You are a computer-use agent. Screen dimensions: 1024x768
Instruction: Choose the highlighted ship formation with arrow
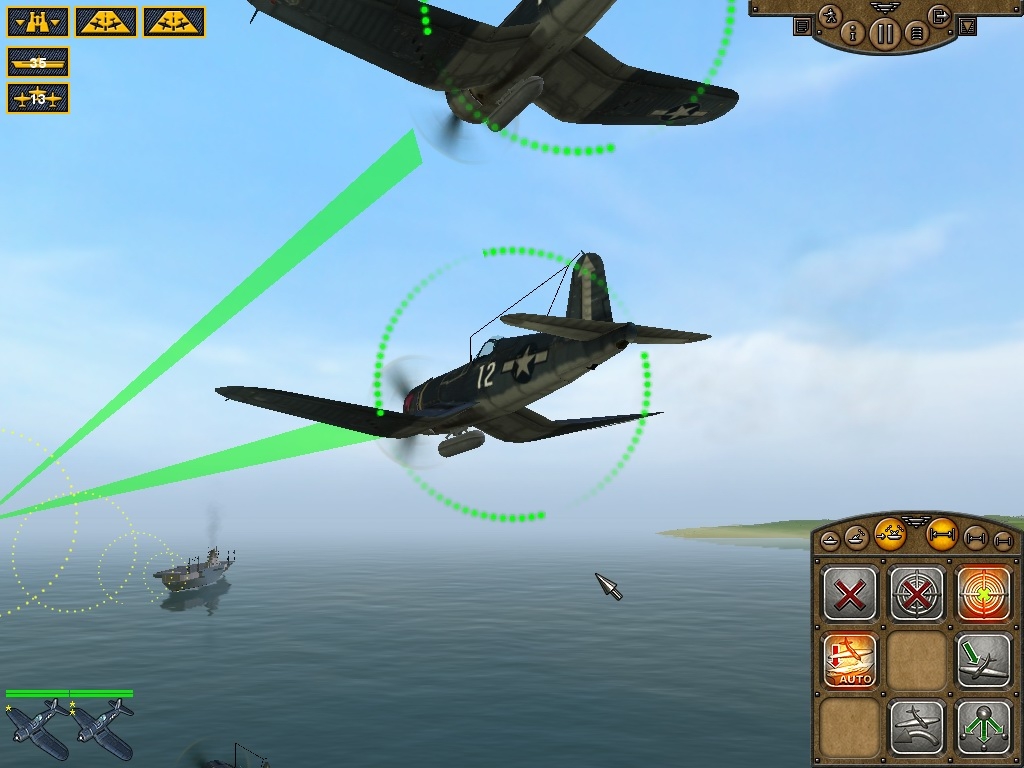pos(889,535)
